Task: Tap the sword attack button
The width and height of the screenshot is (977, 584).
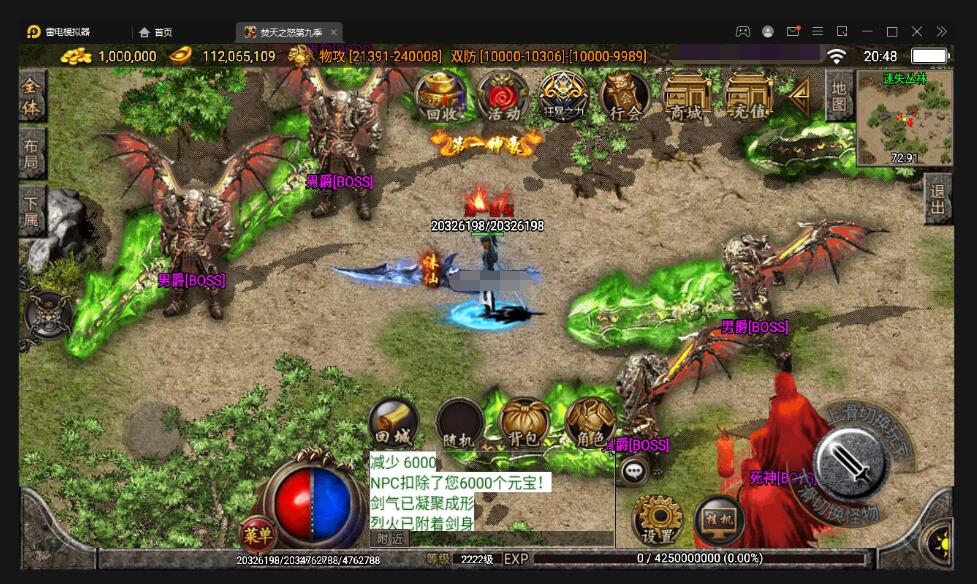Action: pos(850,462)
